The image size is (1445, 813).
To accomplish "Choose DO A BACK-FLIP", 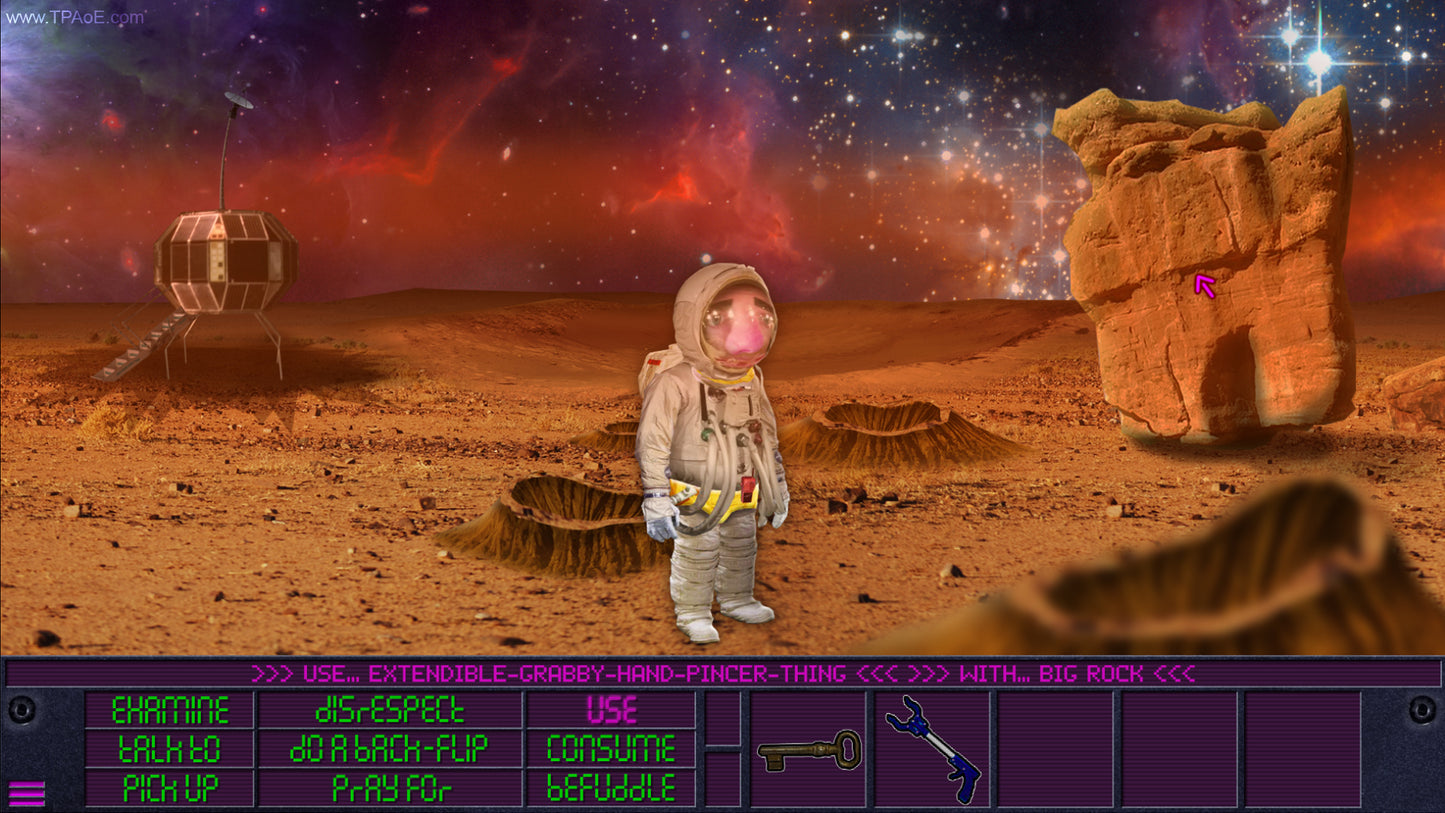I will coord(390,748).
